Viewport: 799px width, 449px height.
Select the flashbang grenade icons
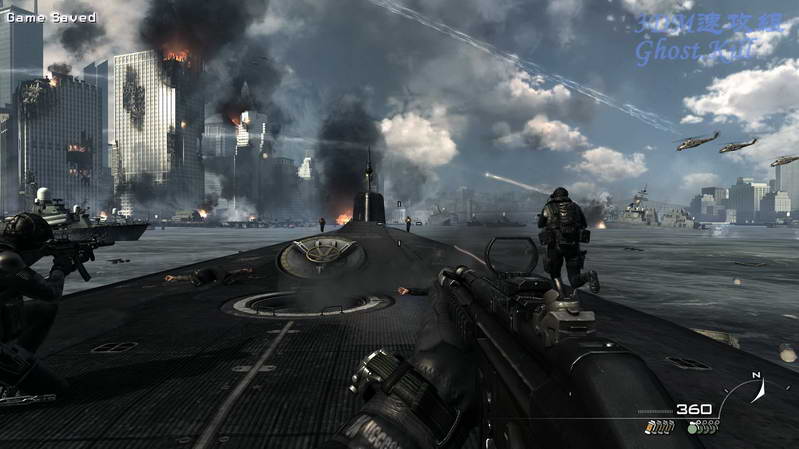coord(660,428)
